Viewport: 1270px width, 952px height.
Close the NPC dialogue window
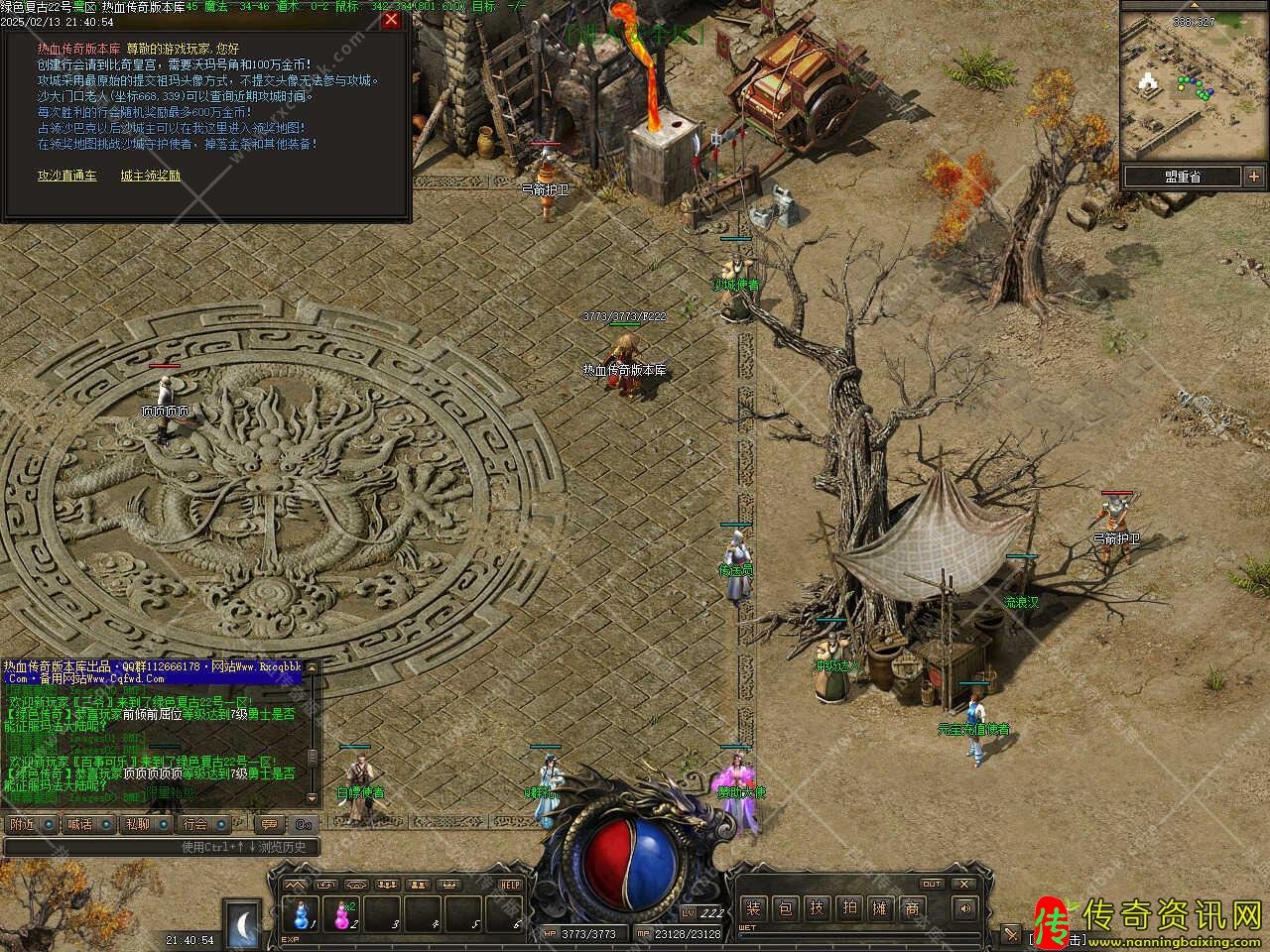coord(391,20)
